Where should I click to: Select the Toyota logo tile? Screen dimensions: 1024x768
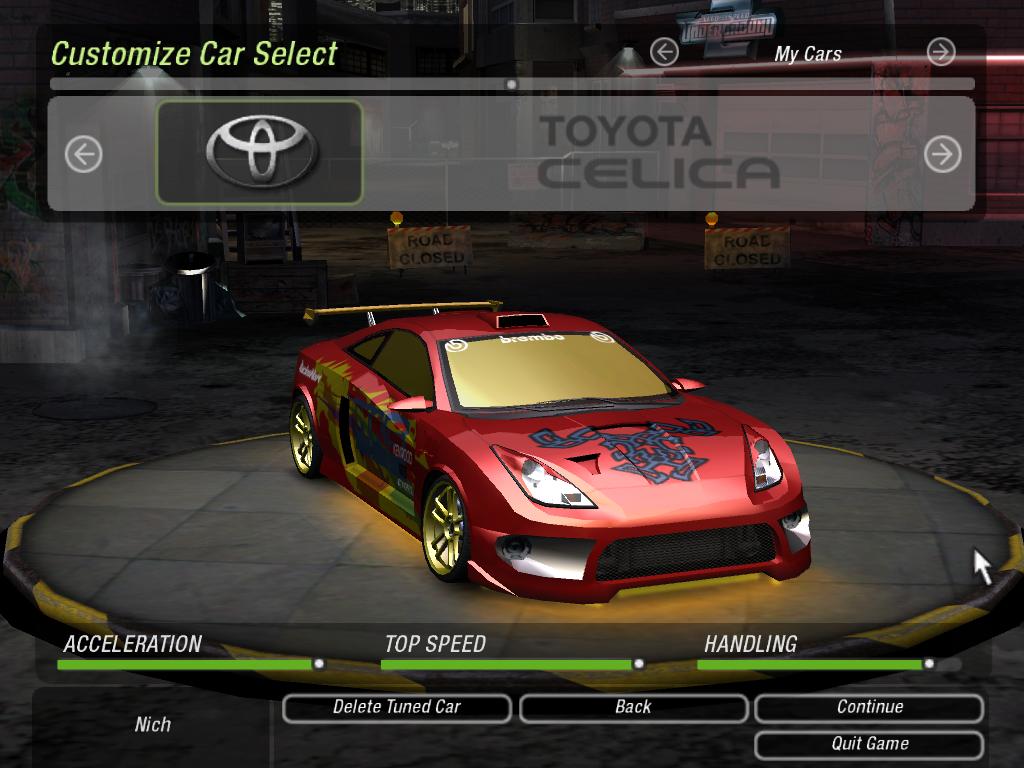260,152
